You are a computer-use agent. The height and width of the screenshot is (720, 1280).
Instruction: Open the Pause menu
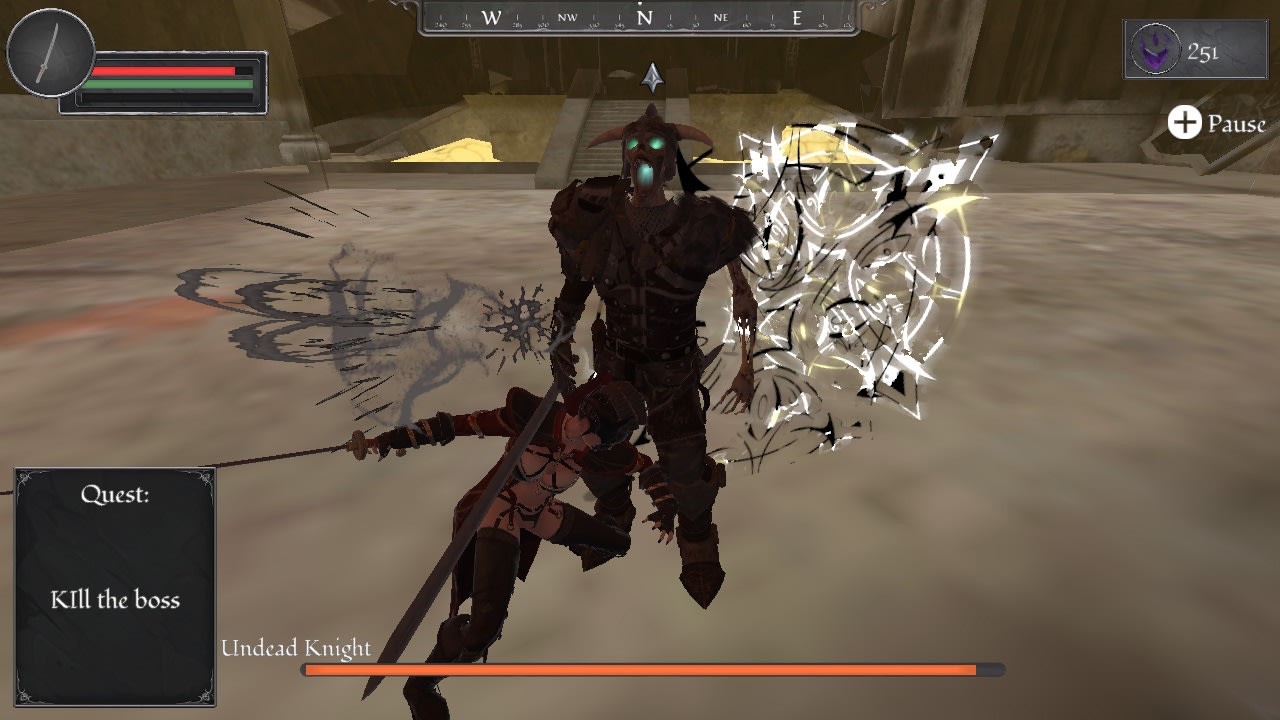tap(1235, 124)
